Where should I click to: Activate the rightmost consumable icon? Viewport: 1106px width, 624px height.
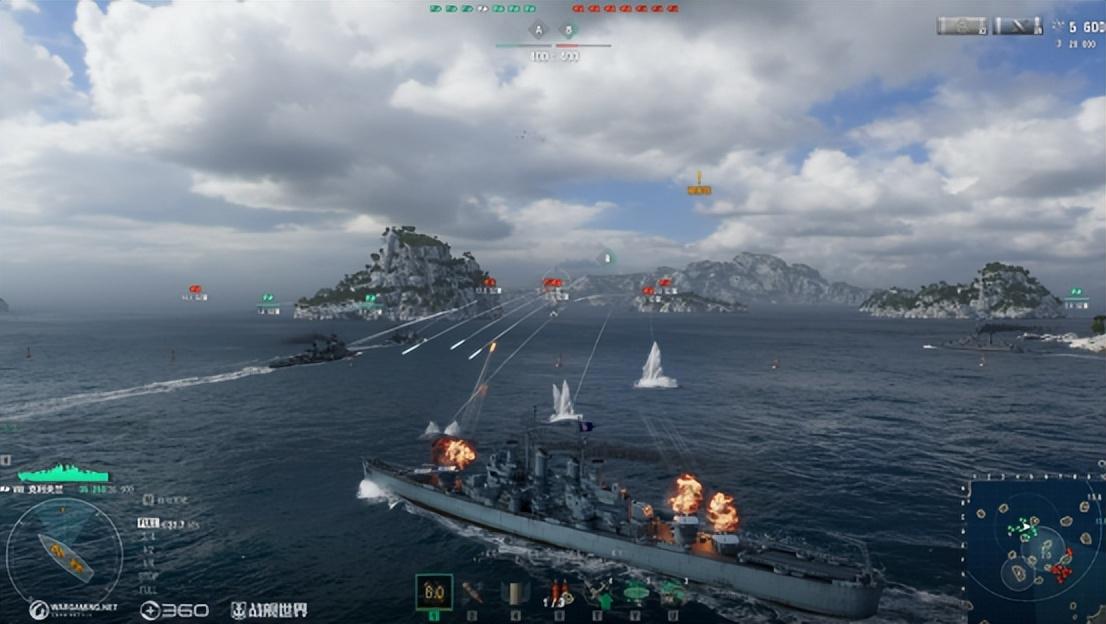(x=672, y=592)
